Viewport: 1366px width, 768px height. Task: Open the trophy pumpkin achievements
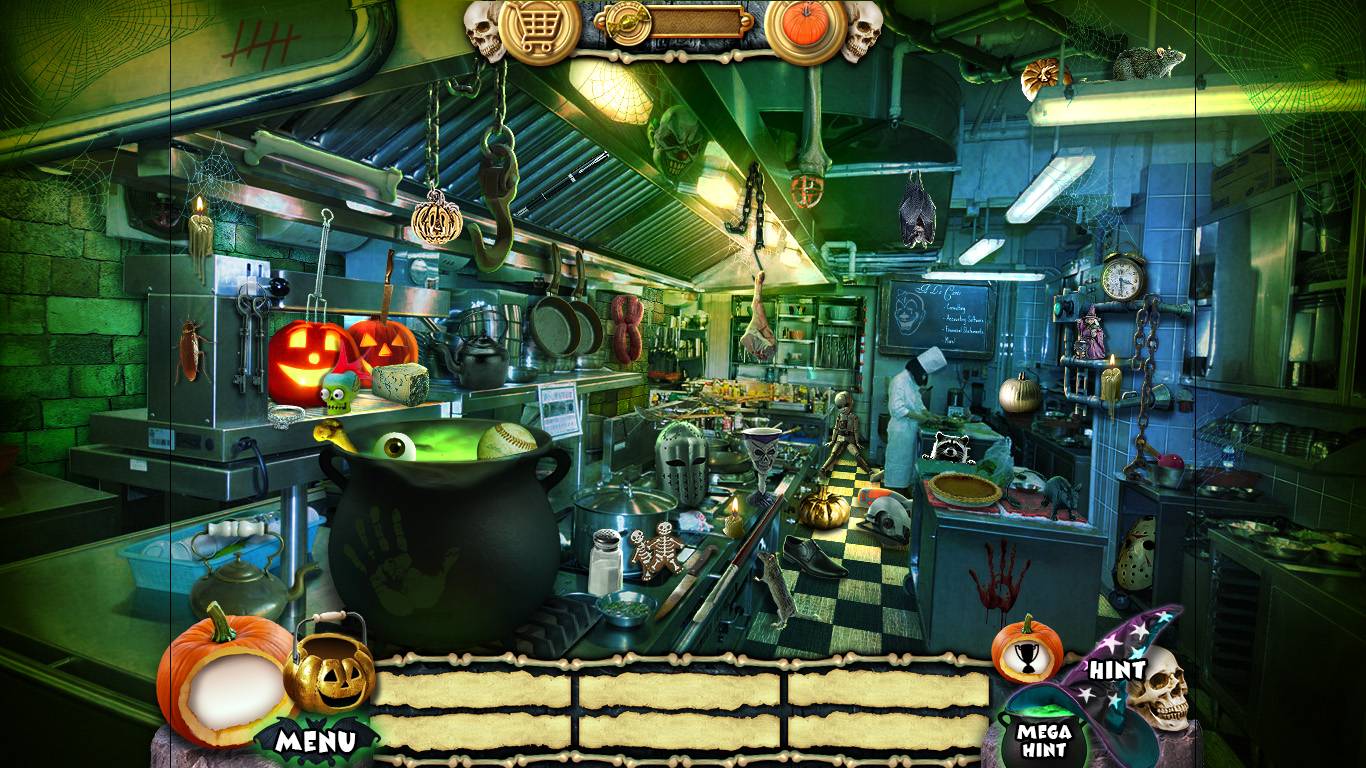[1026, 650]
